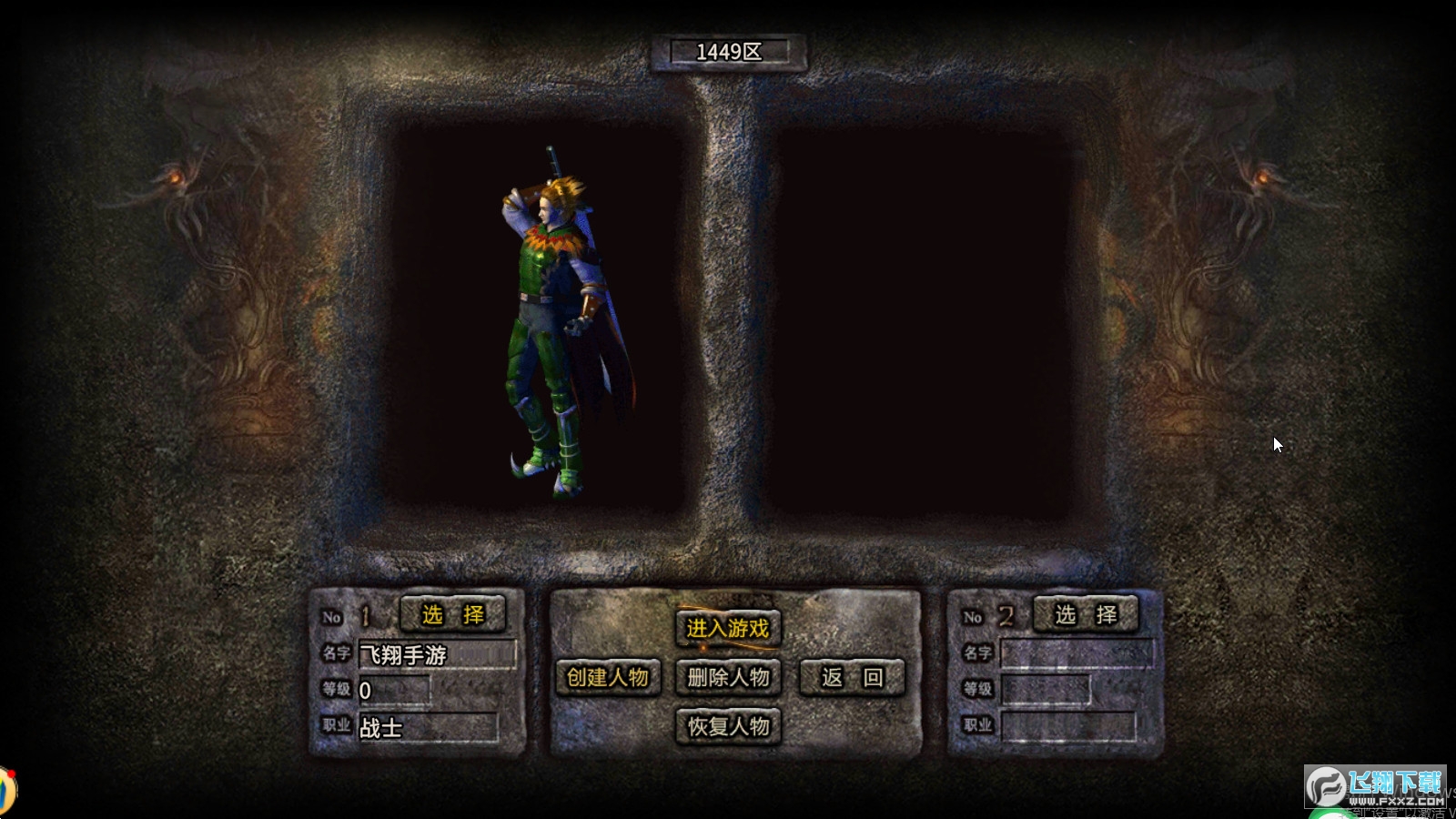
Task: Choose 删除人物 to delete character
Action: [x=728, y=677]
